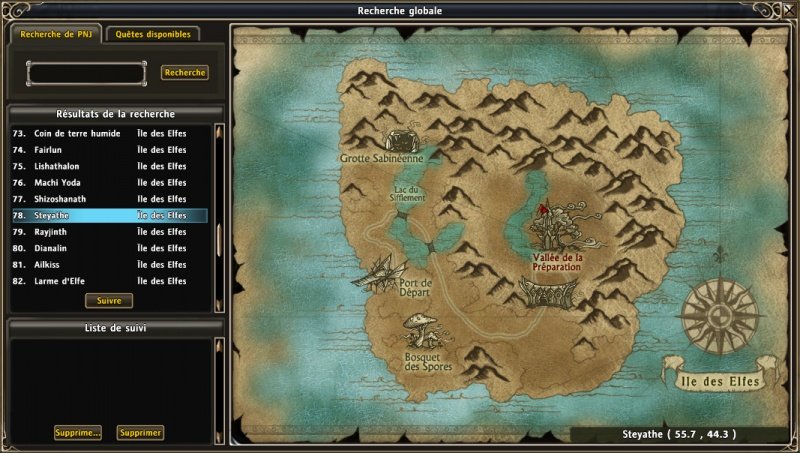Screen dimensions: 800x453
Task: Click the Grotte Sabinéenne cave marker
Action: tap(400, 140)
